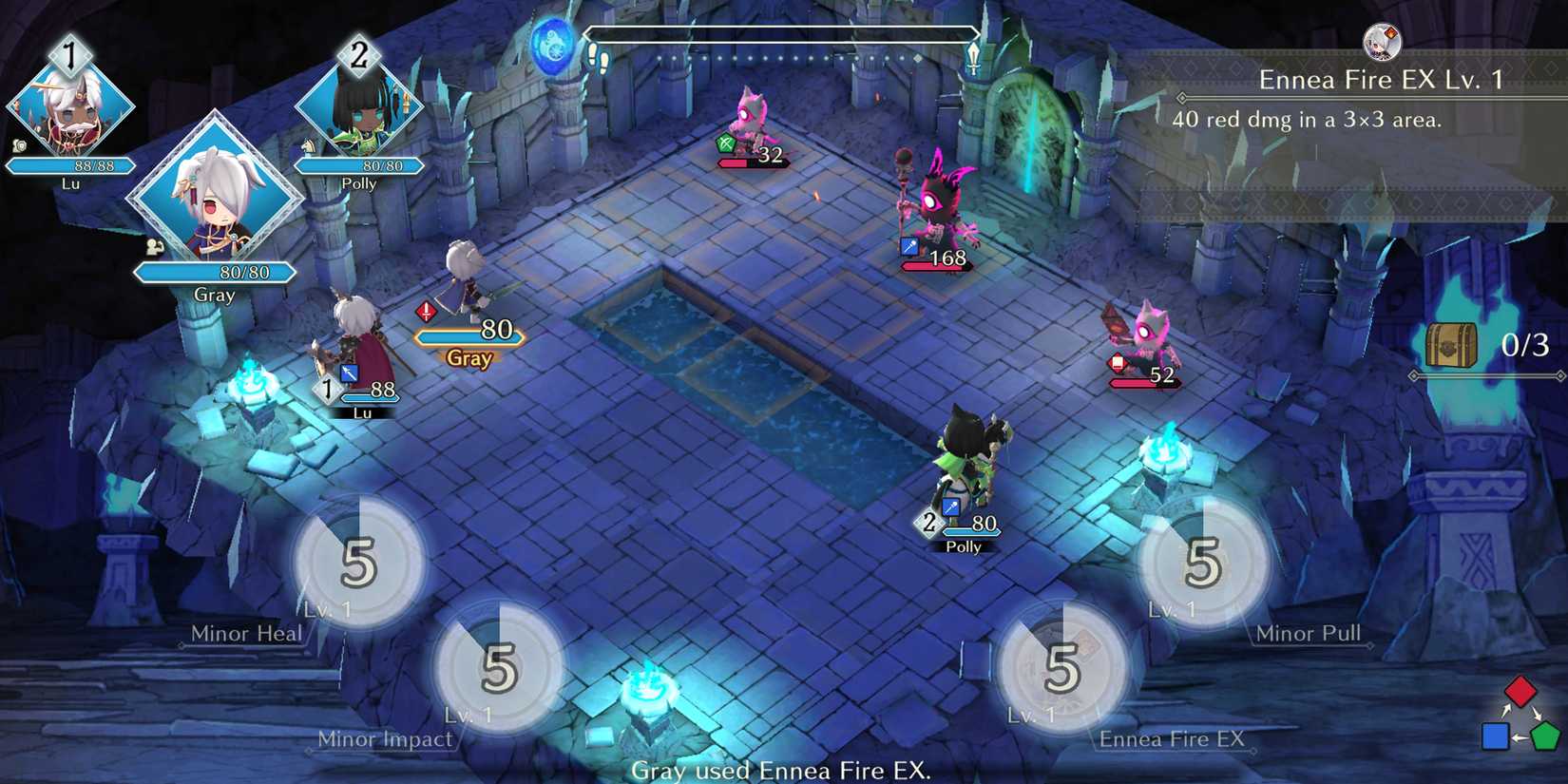Tap the Gray used Ennea Fire EX message
Viewport: 1568px width, 784px height.
[781, 772]
